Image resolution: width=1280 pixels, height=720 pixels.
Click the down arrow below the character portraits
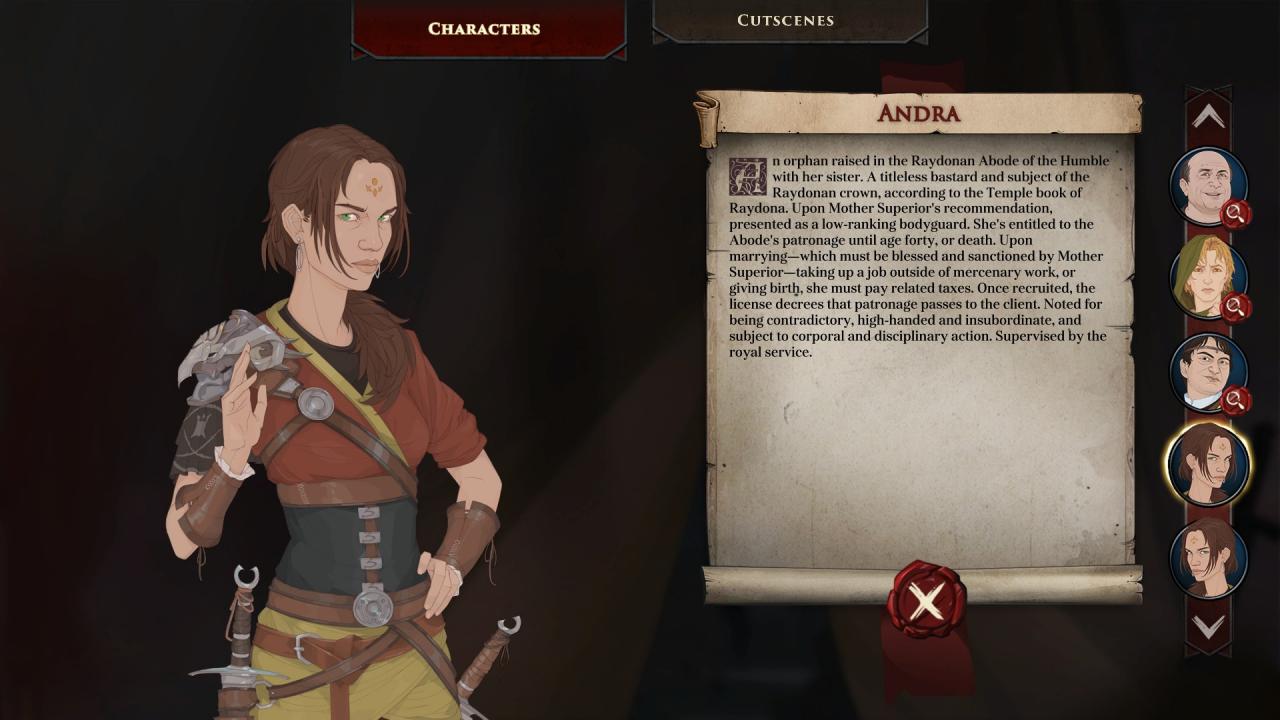click(1208, 627)
